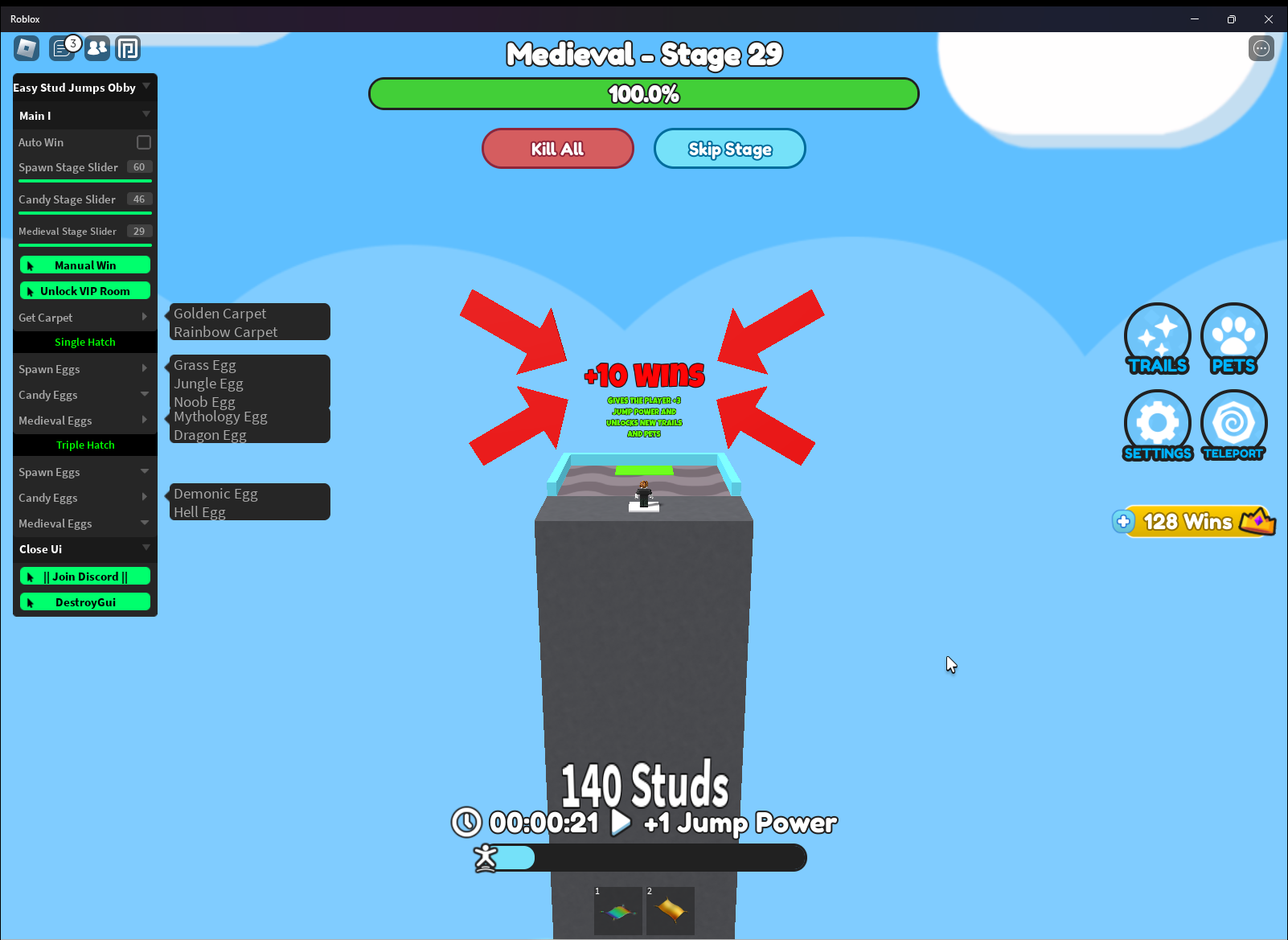Open the Roblox chat with 3 notifications
This screenshot has height=940, width=1288.
[x=64, y=48]
